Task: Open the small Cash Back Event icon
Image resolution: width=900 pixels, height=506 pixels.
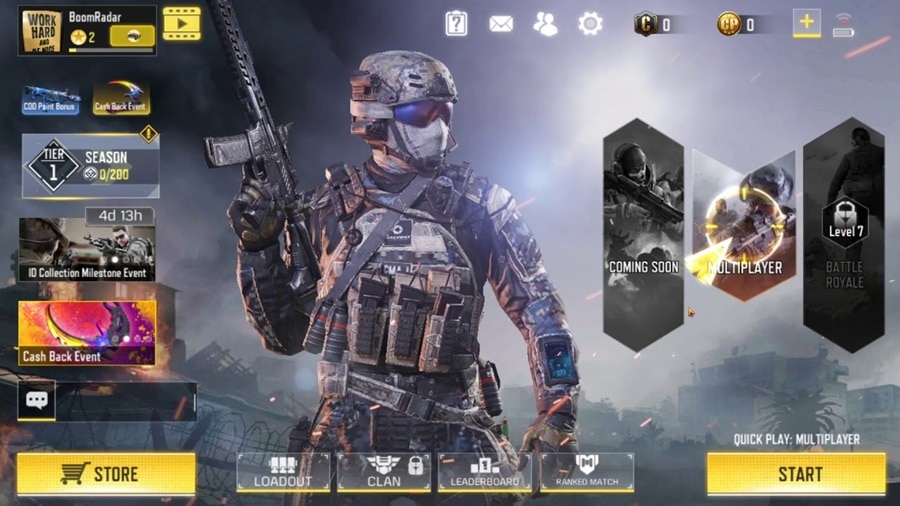Action: coord(121,98)
